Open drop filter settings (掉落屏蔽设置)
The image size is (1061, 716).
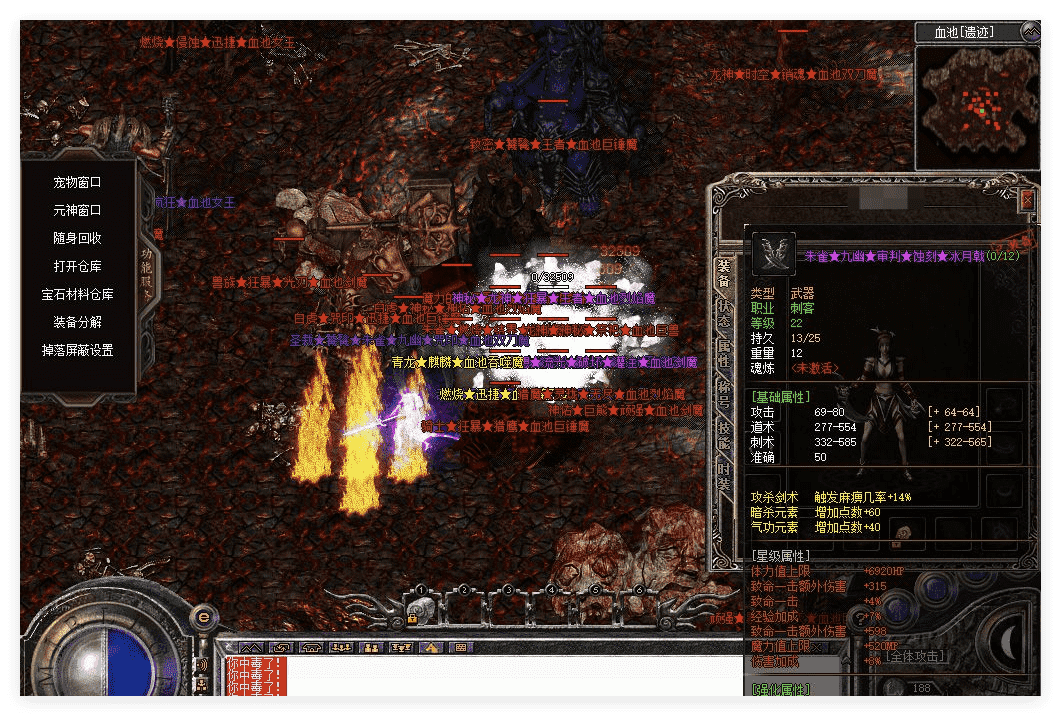77,351
